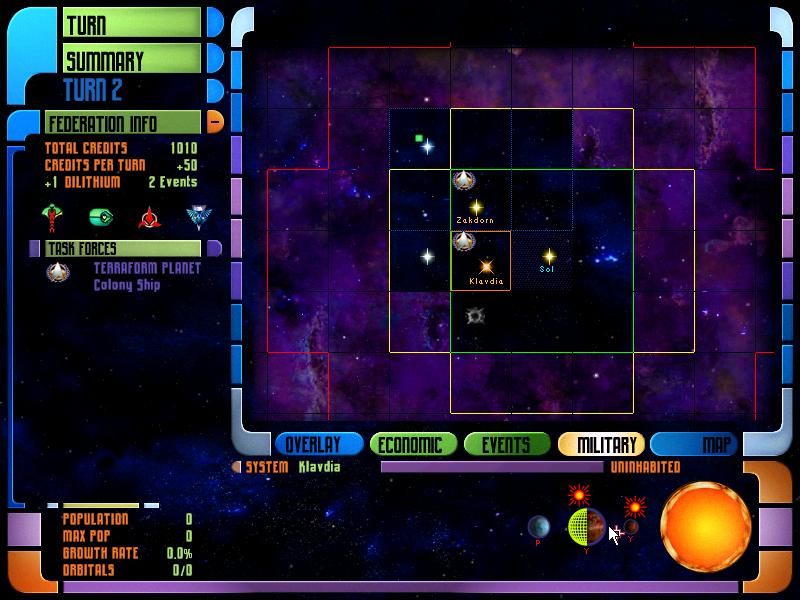The width and height of the screenshot is (800, 600).
Task: End the current turn with the Turn button
Action: pos(132,23)
